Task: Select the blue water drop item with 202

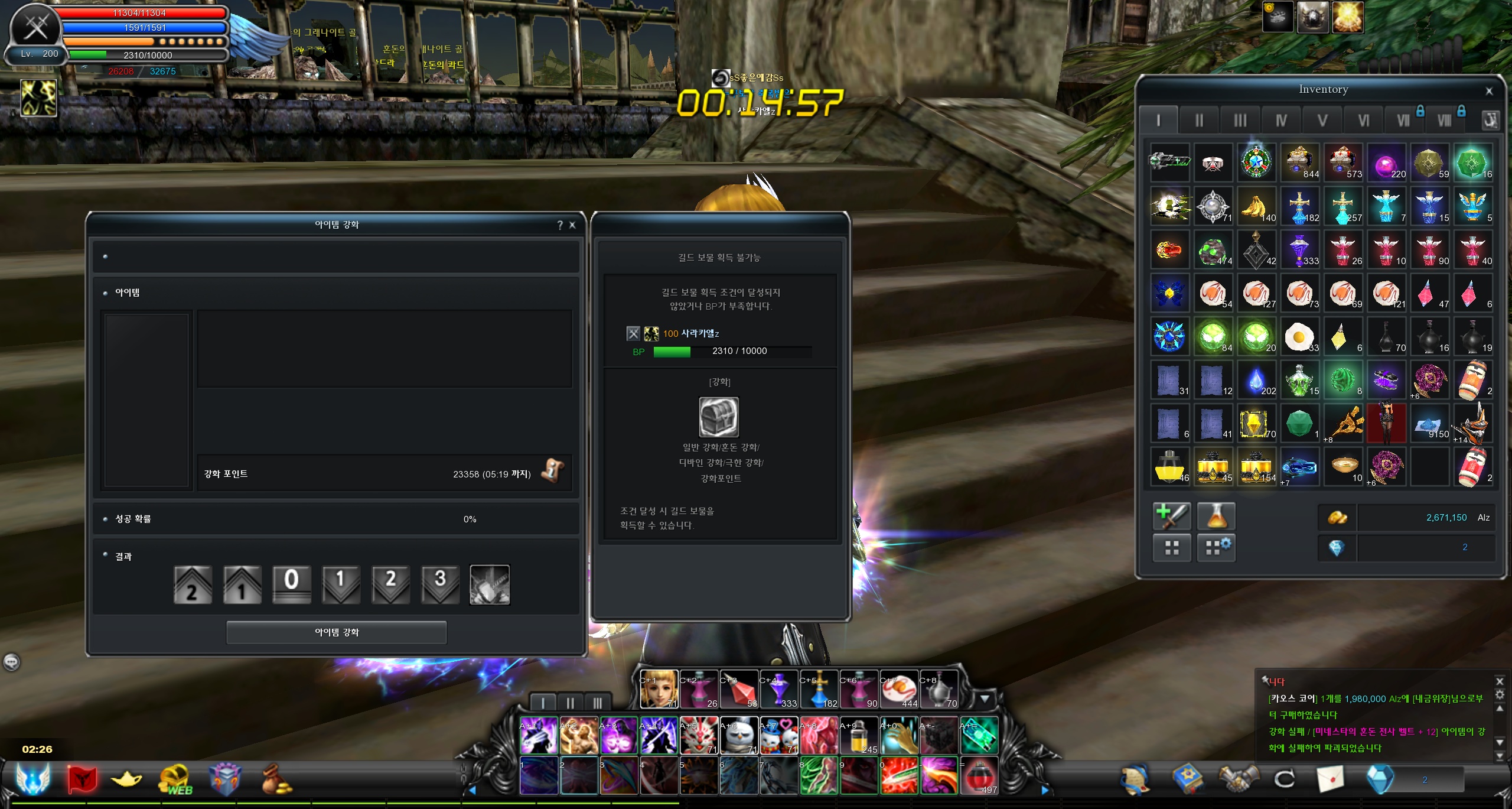Action: pos(1256,380)
